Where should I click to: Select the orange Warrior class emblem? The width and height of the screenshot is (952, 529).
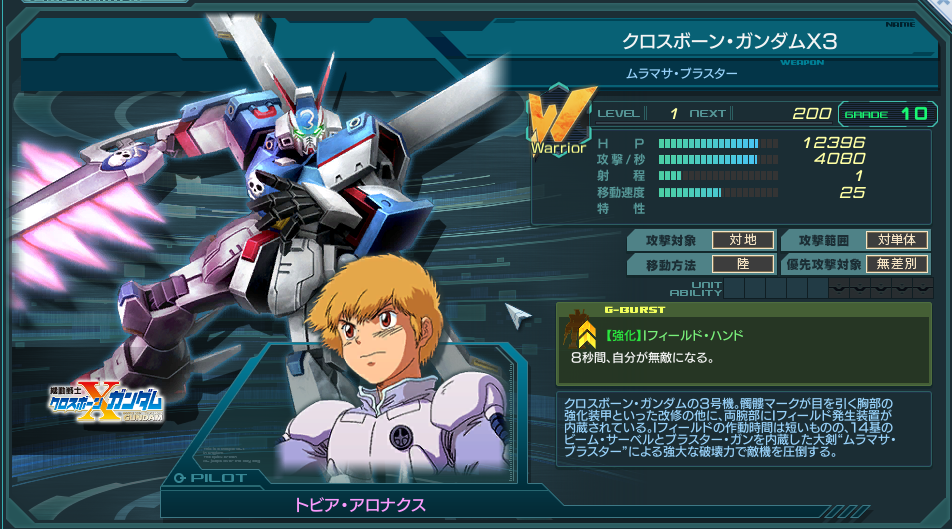point(556,125)
